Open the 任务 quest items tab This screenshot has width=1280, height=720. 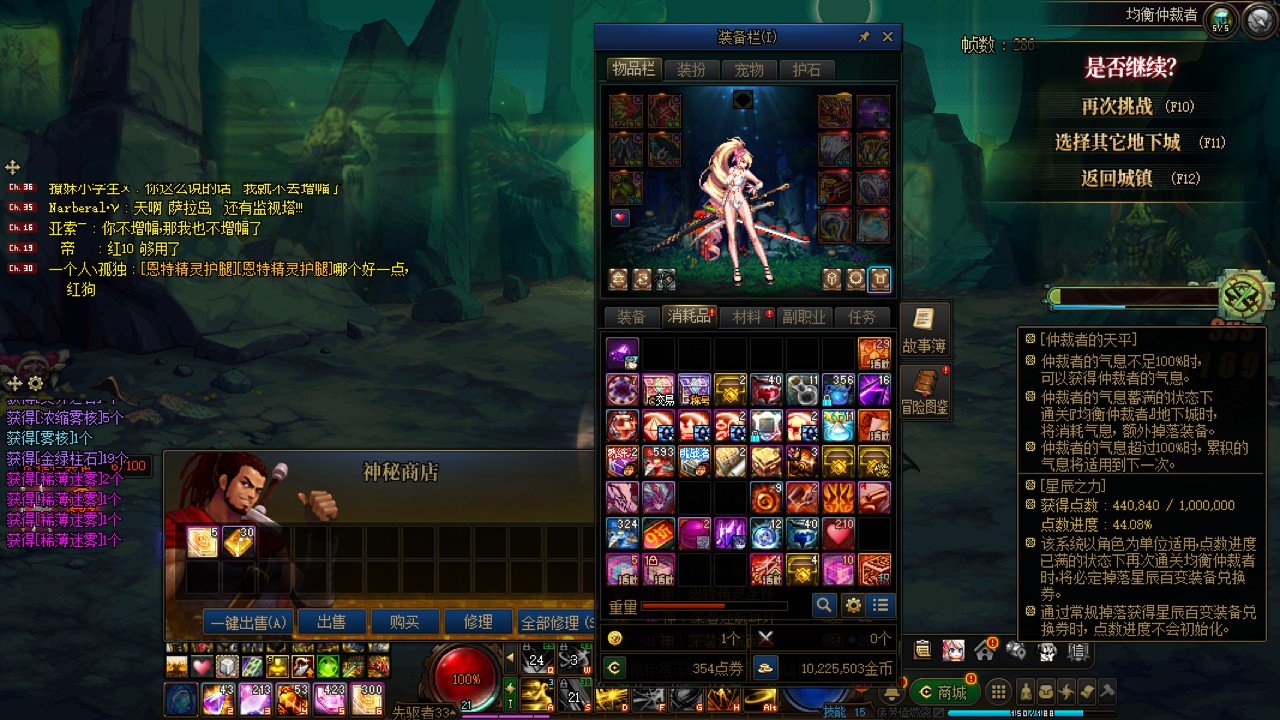tap(861, 317)
